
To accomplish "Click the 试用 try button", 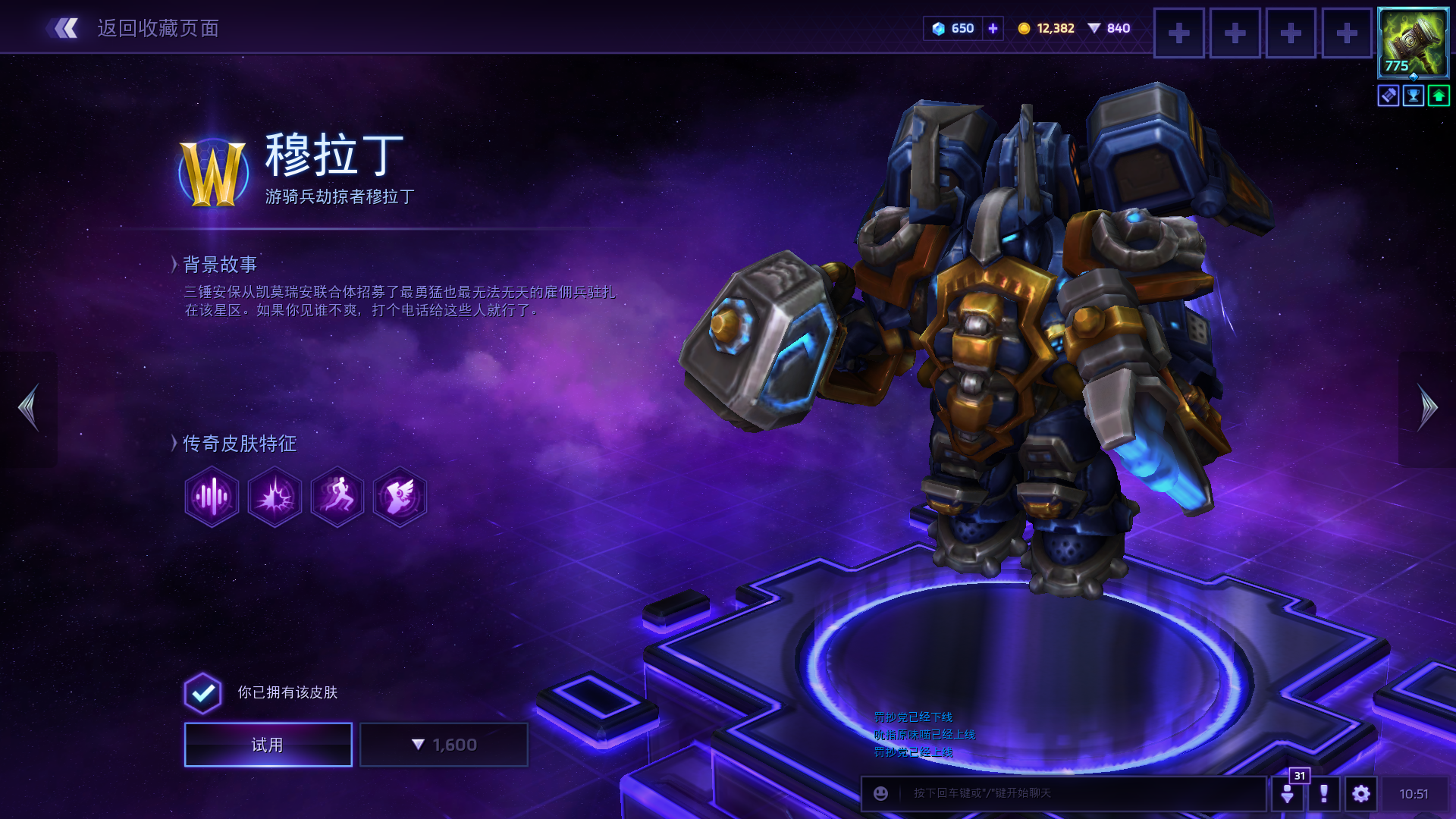I will tap(268, 745).
